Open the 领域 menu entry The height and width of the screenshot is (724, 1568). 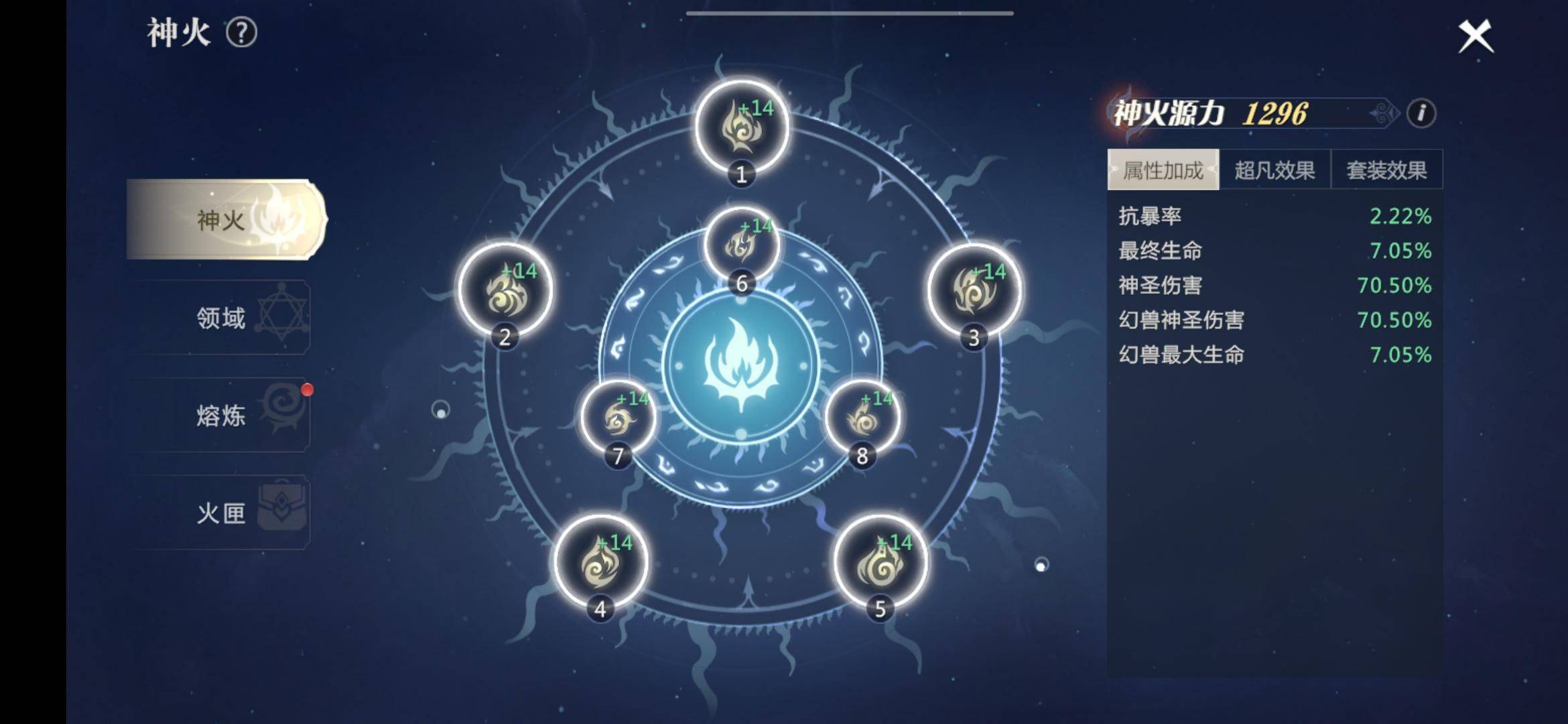pos(221,318)
